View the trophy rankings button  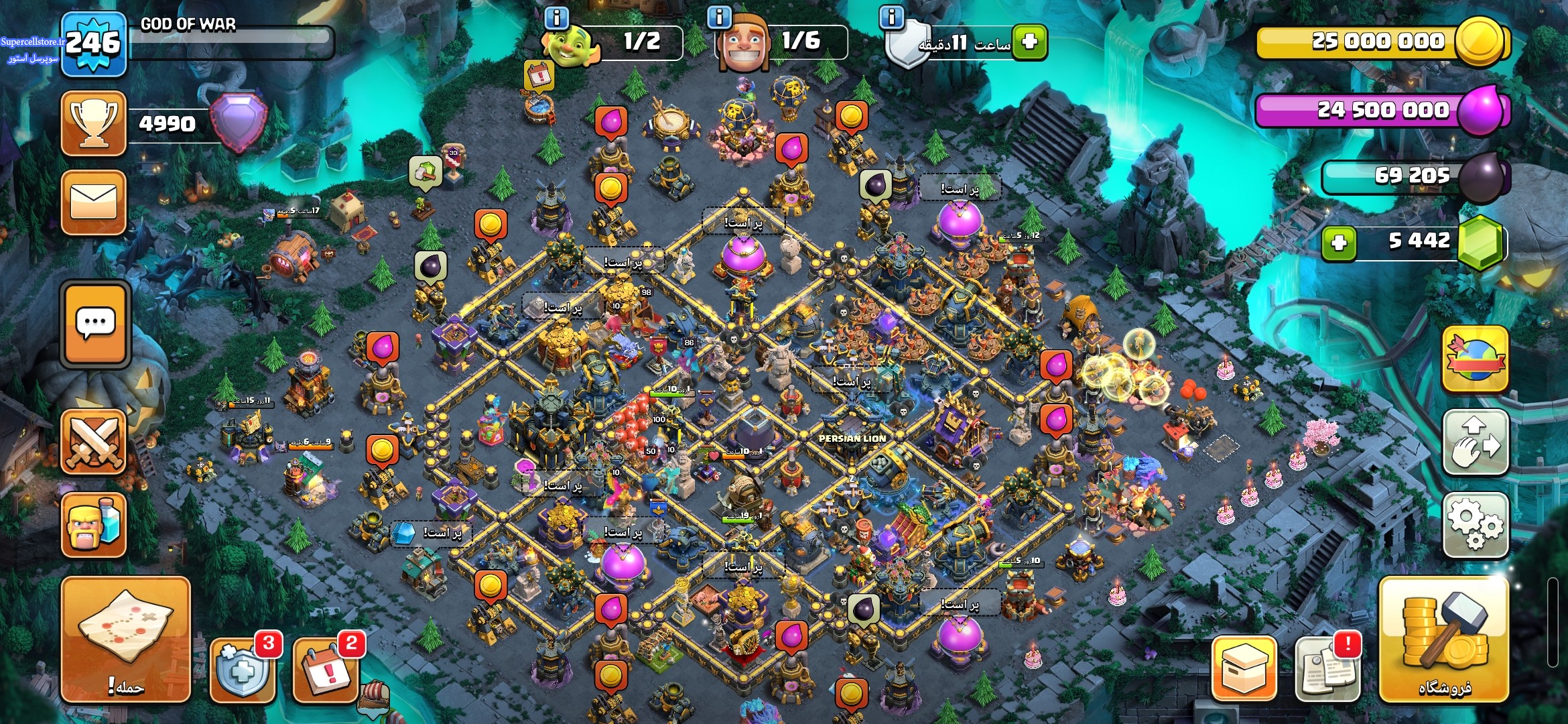click(x=94, y=123)
